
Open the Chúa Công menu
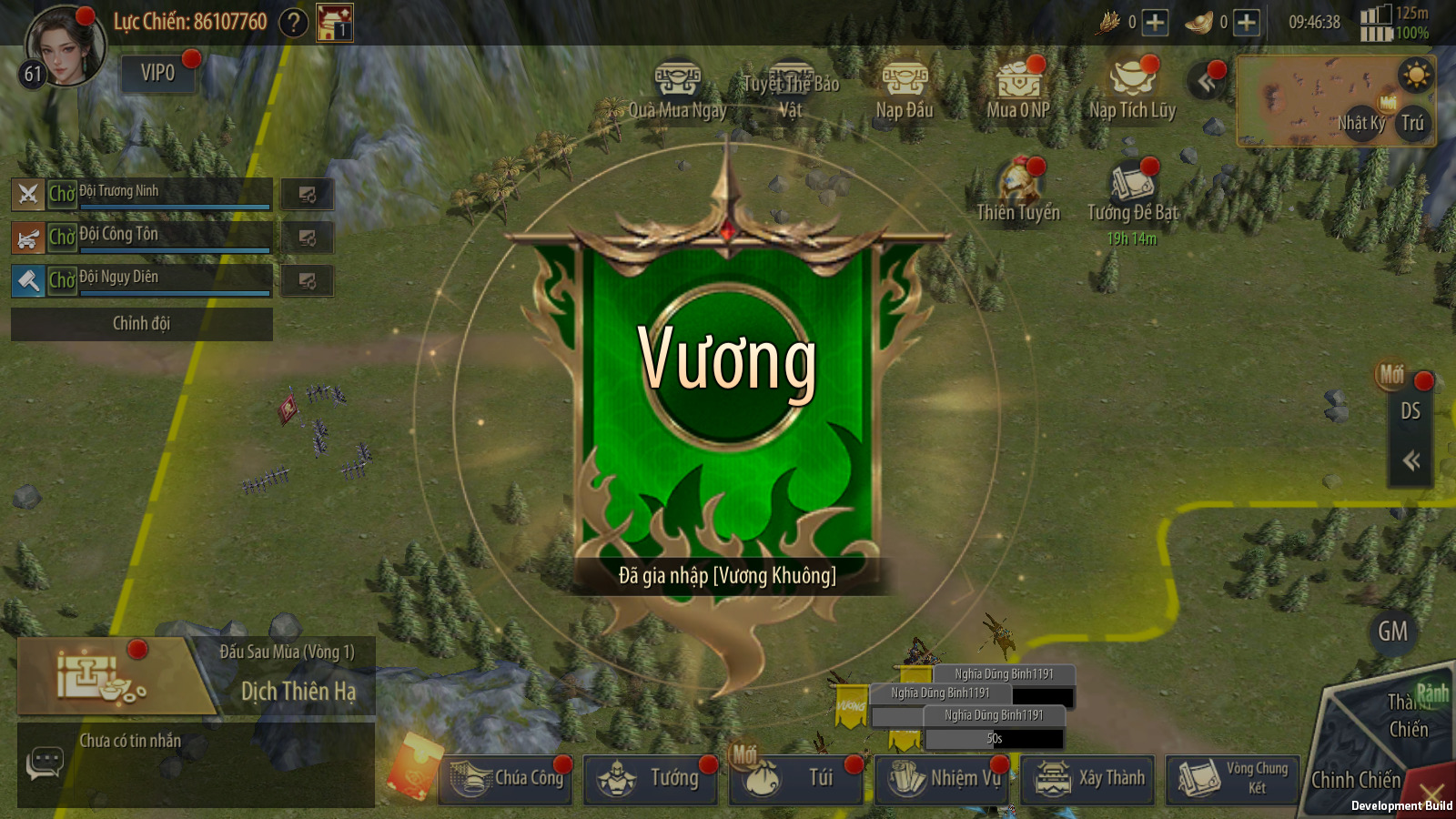[x=506, y=779]
